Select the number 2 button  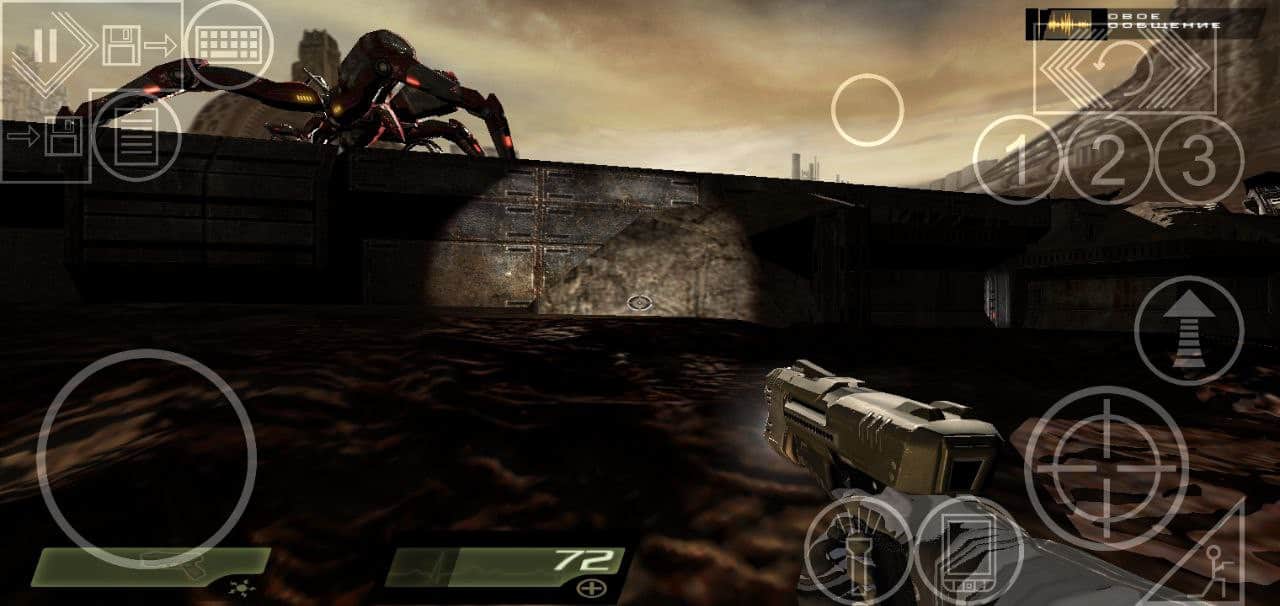(1107, 160)
